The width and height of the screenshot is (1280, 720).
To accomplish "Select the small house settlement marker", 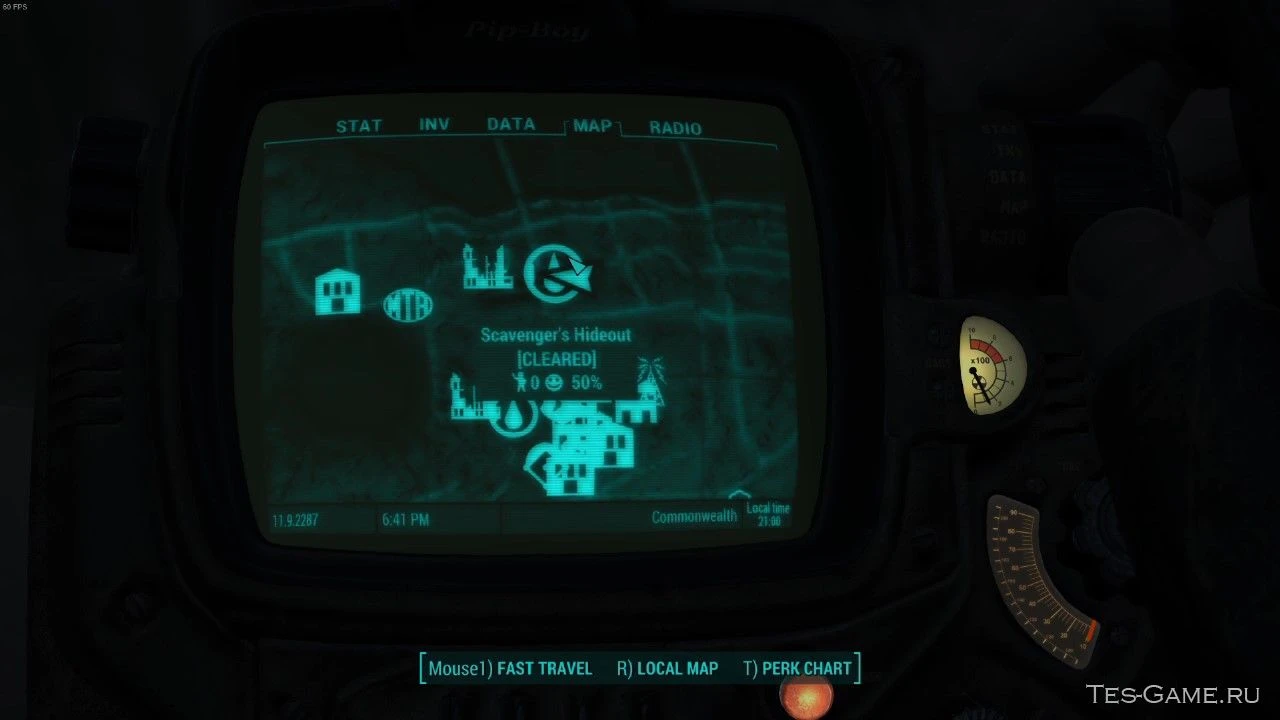I will pos(337,289).
